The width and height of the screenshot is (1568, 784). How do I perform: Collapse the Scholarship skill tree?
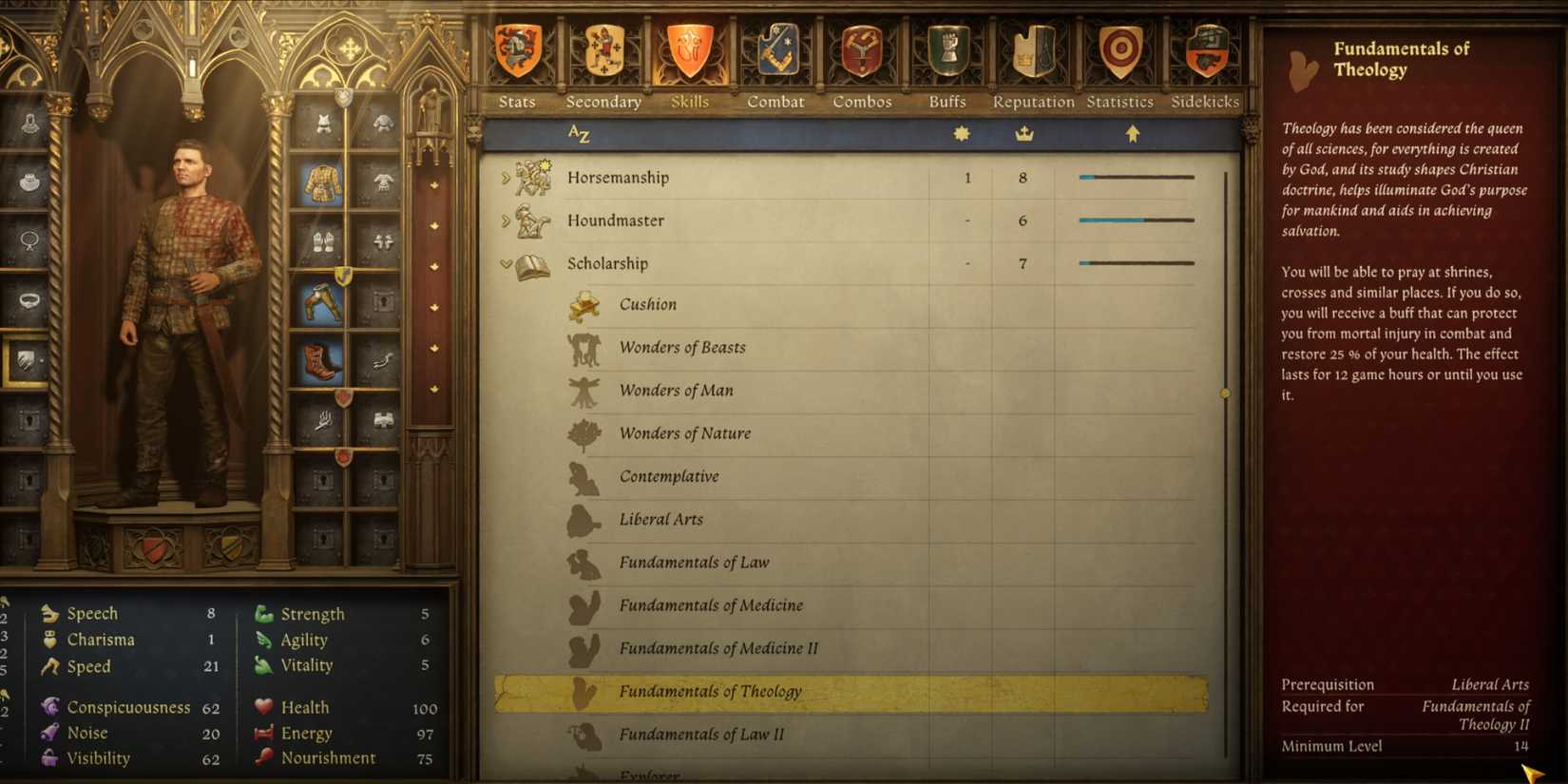coord(504,263)
